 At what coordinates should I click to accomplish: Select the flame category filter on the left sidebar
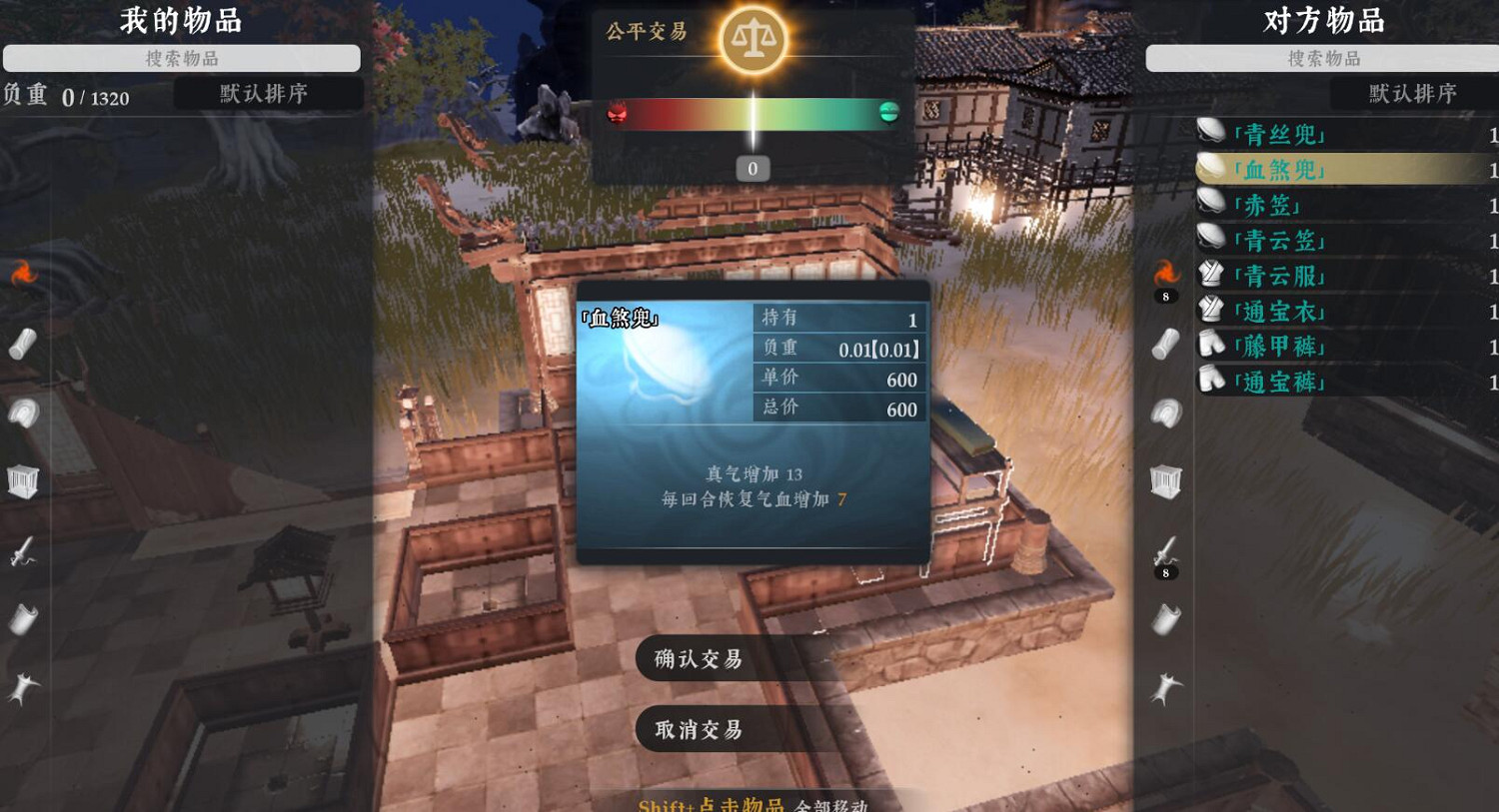coord(22,270)
